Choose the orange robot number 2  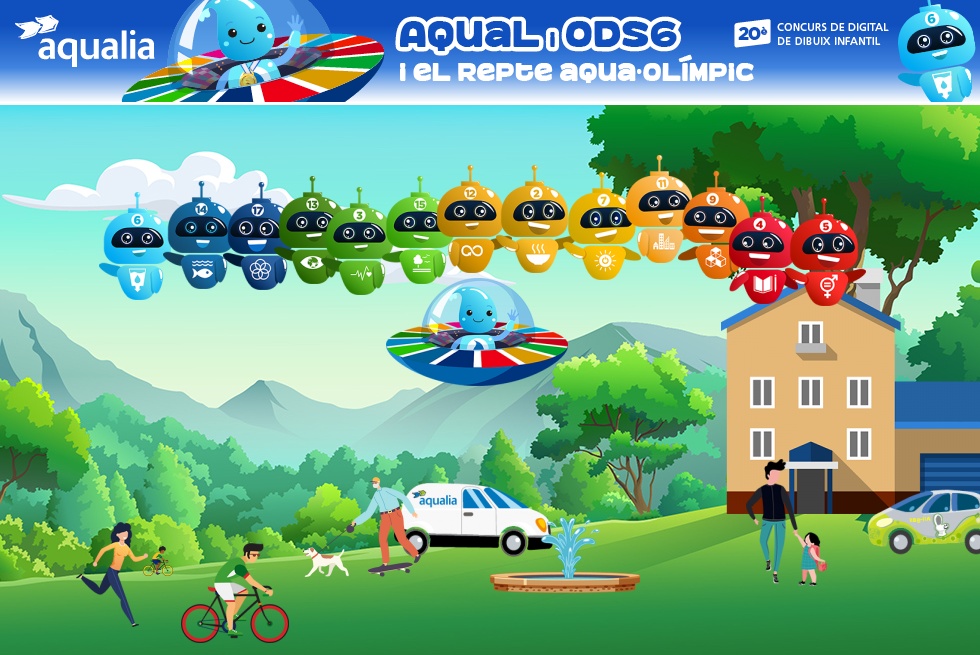(534, 225)
